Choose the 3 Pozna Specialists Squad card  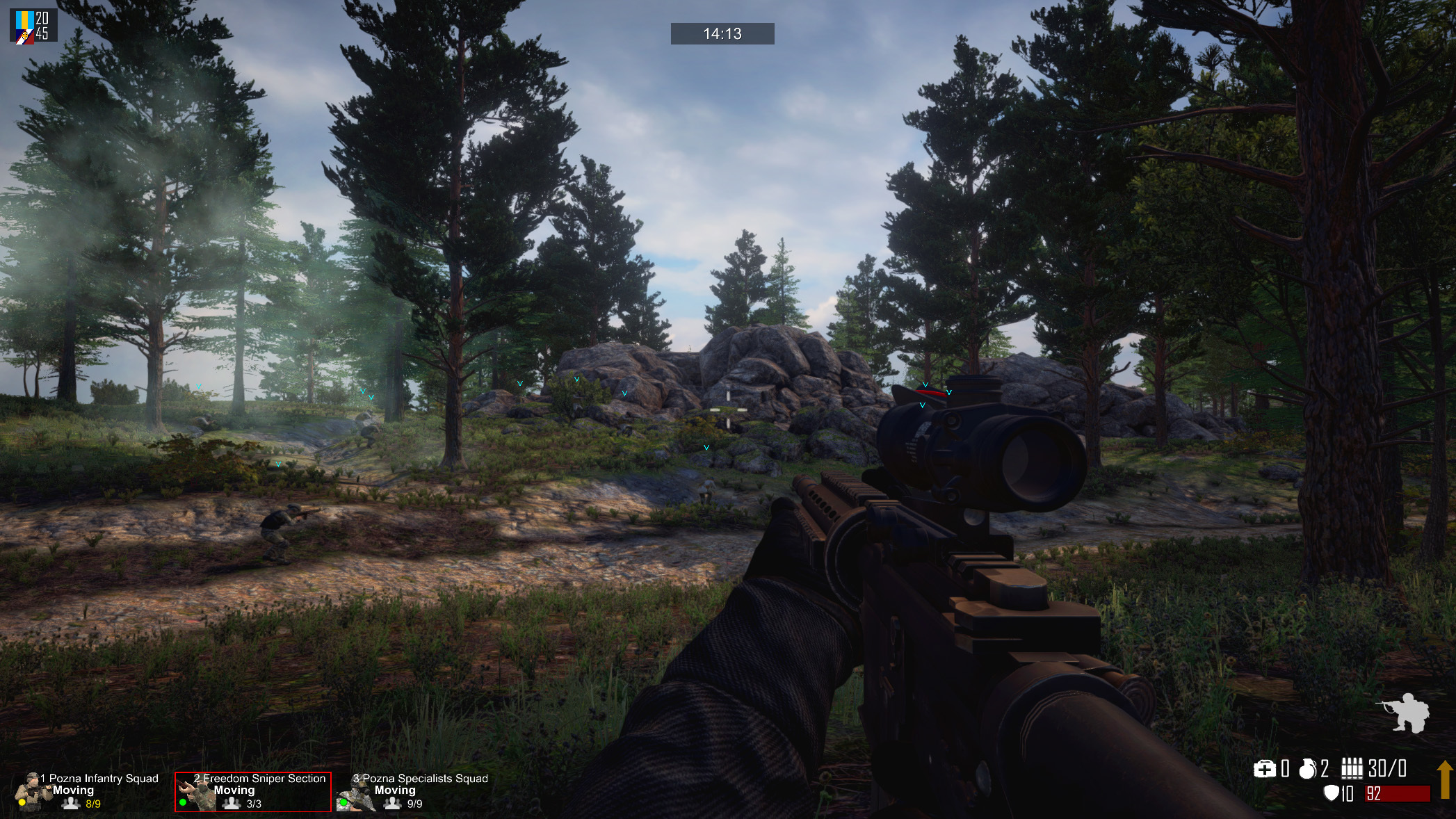[414, 791]
